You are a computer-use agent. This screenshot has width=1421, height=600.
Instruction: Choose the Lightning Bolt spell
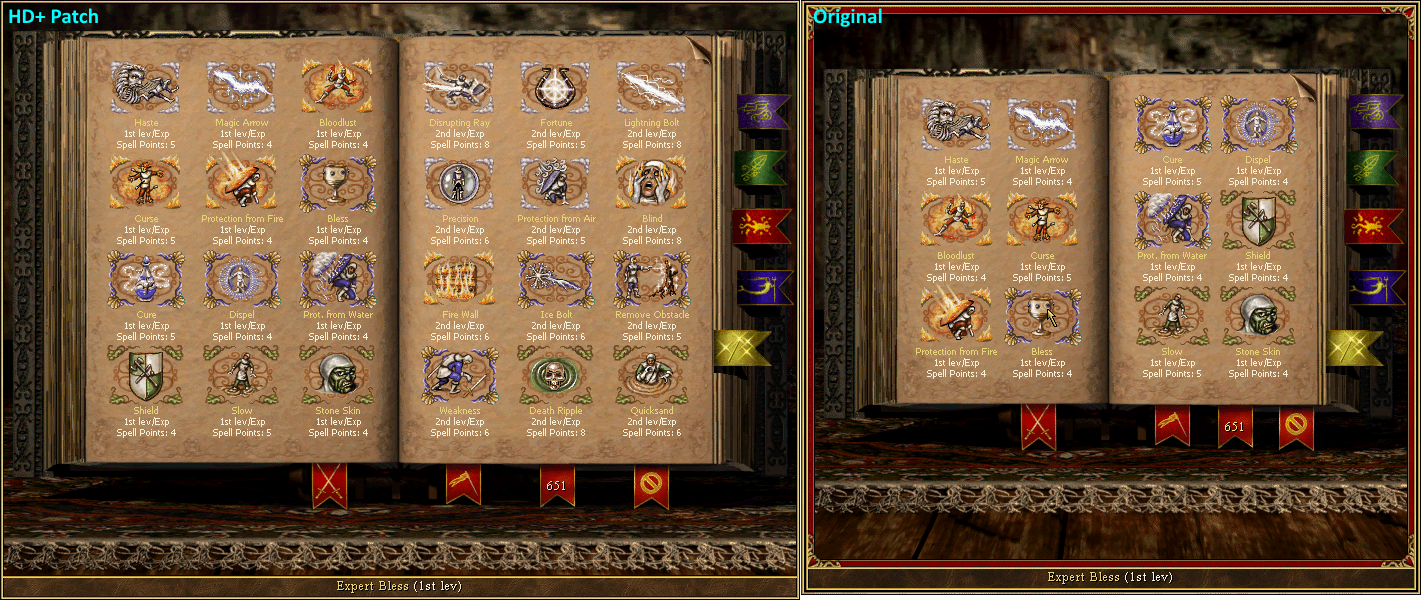(x=650, y=87)
